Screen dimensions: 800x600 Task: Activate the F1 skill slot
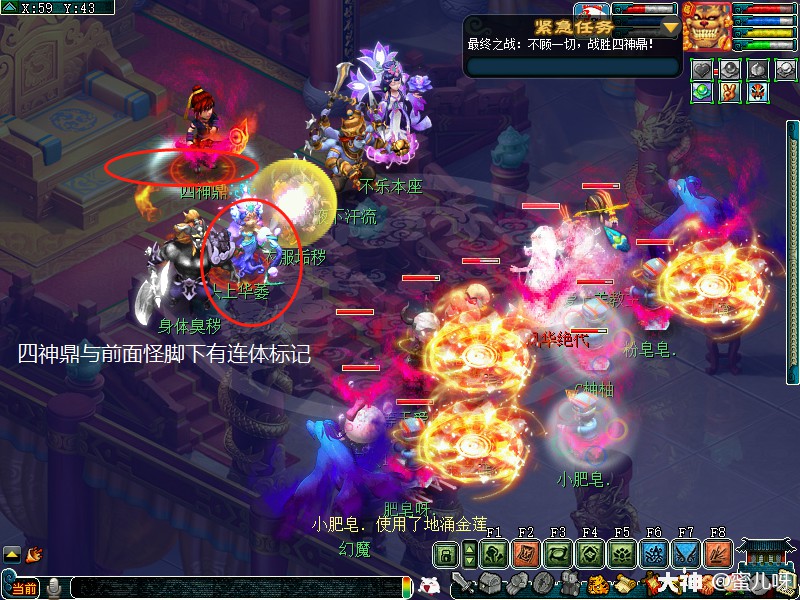click(x=493, y=555)
